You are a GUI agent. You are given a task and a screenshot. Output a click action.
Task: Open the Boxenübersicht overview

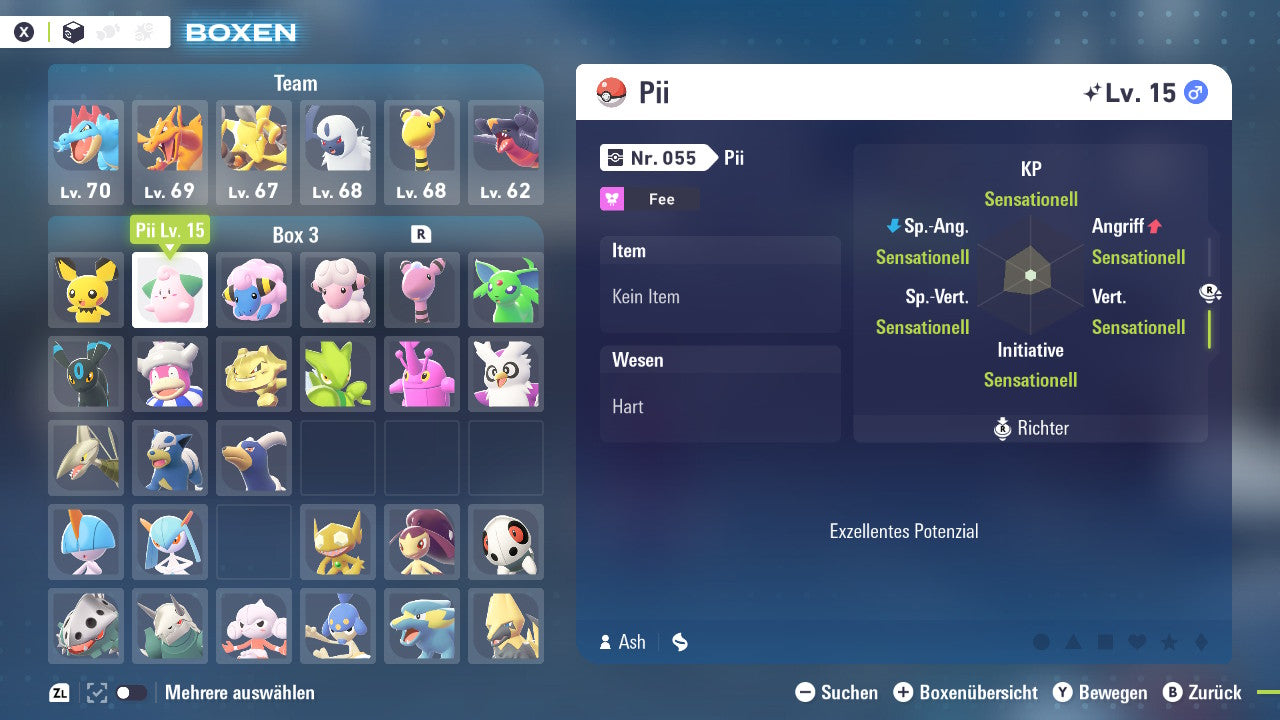[967, 692]
